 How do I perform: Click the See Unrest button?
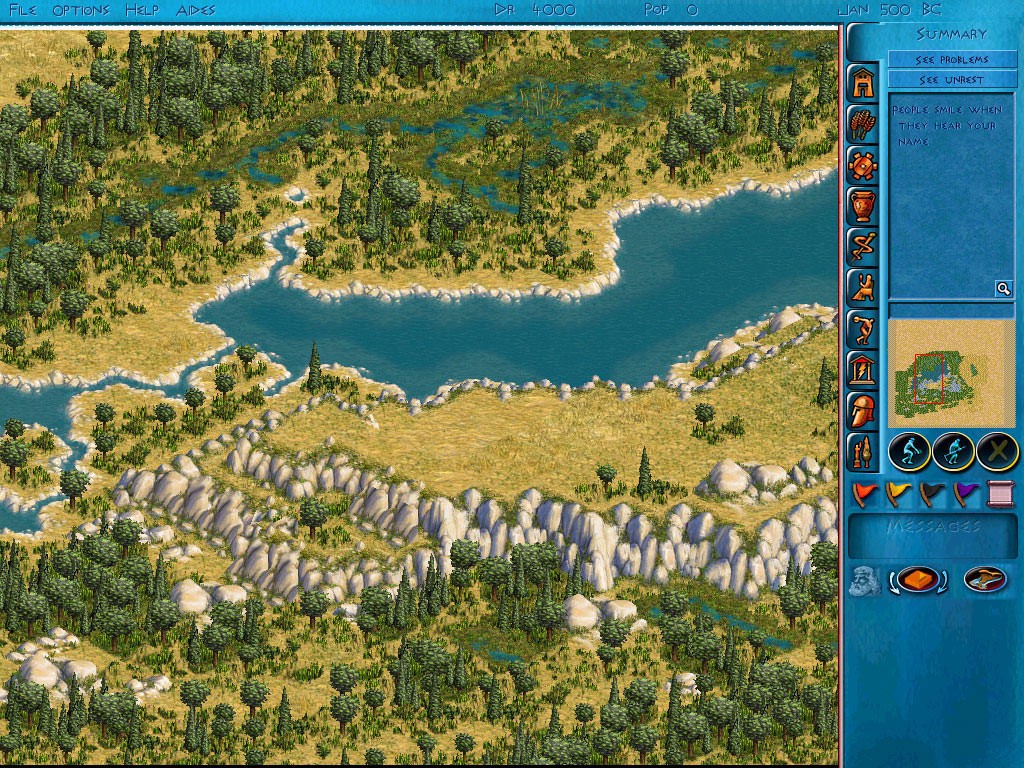951,80
